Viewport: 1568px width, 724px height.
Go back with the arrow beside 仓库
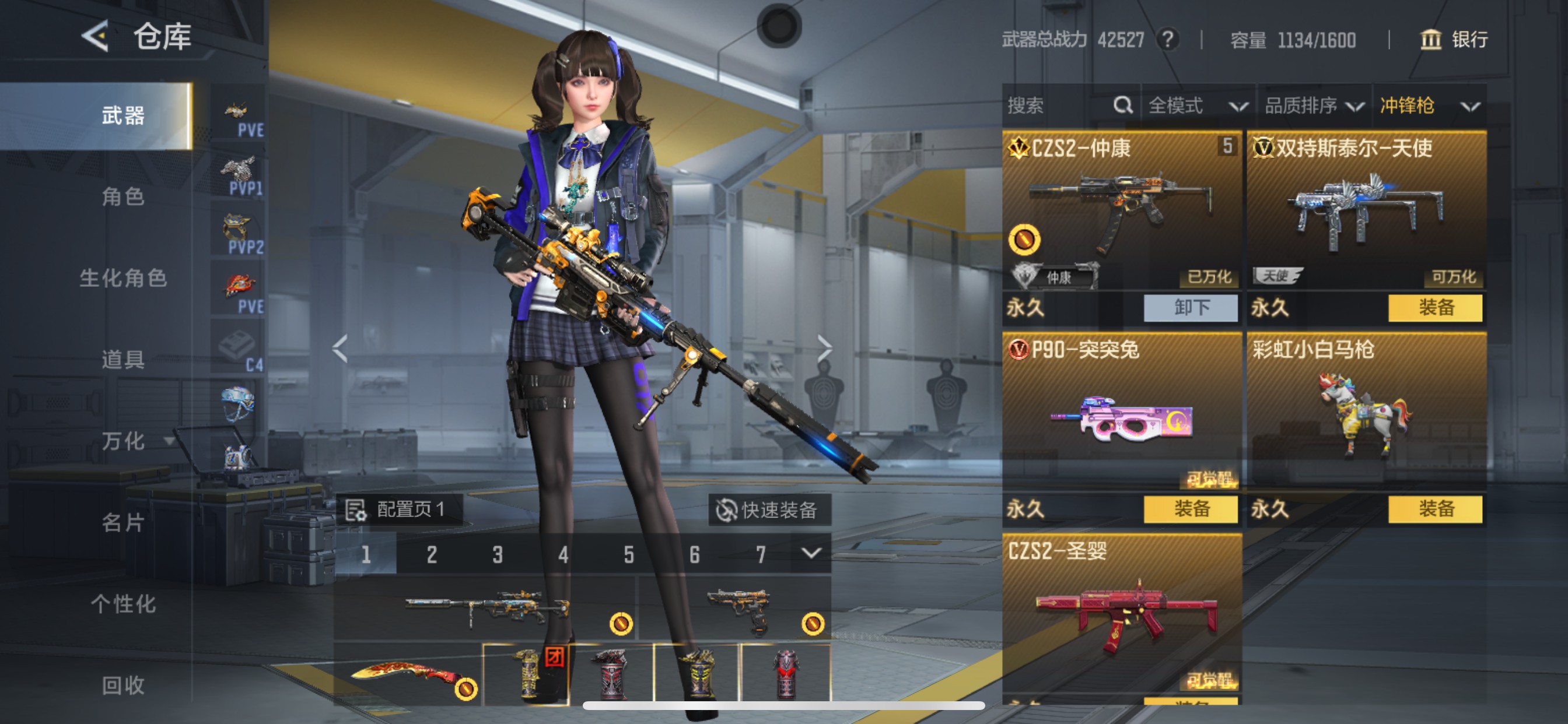pyautogui.click(x=96, y=37)
